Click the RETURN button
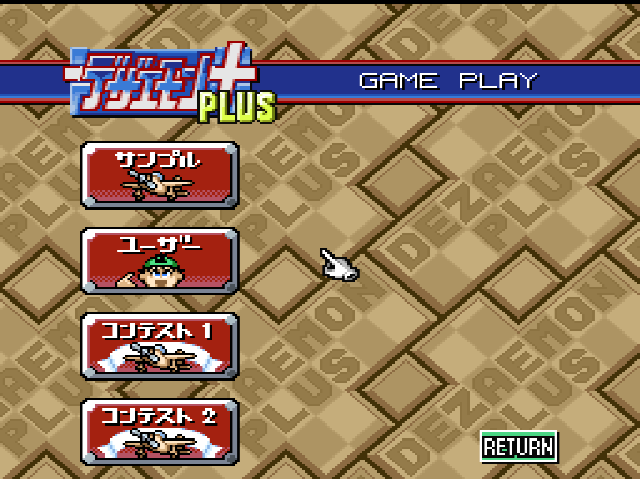Screen dimensions: 640x479 point(518,446)
